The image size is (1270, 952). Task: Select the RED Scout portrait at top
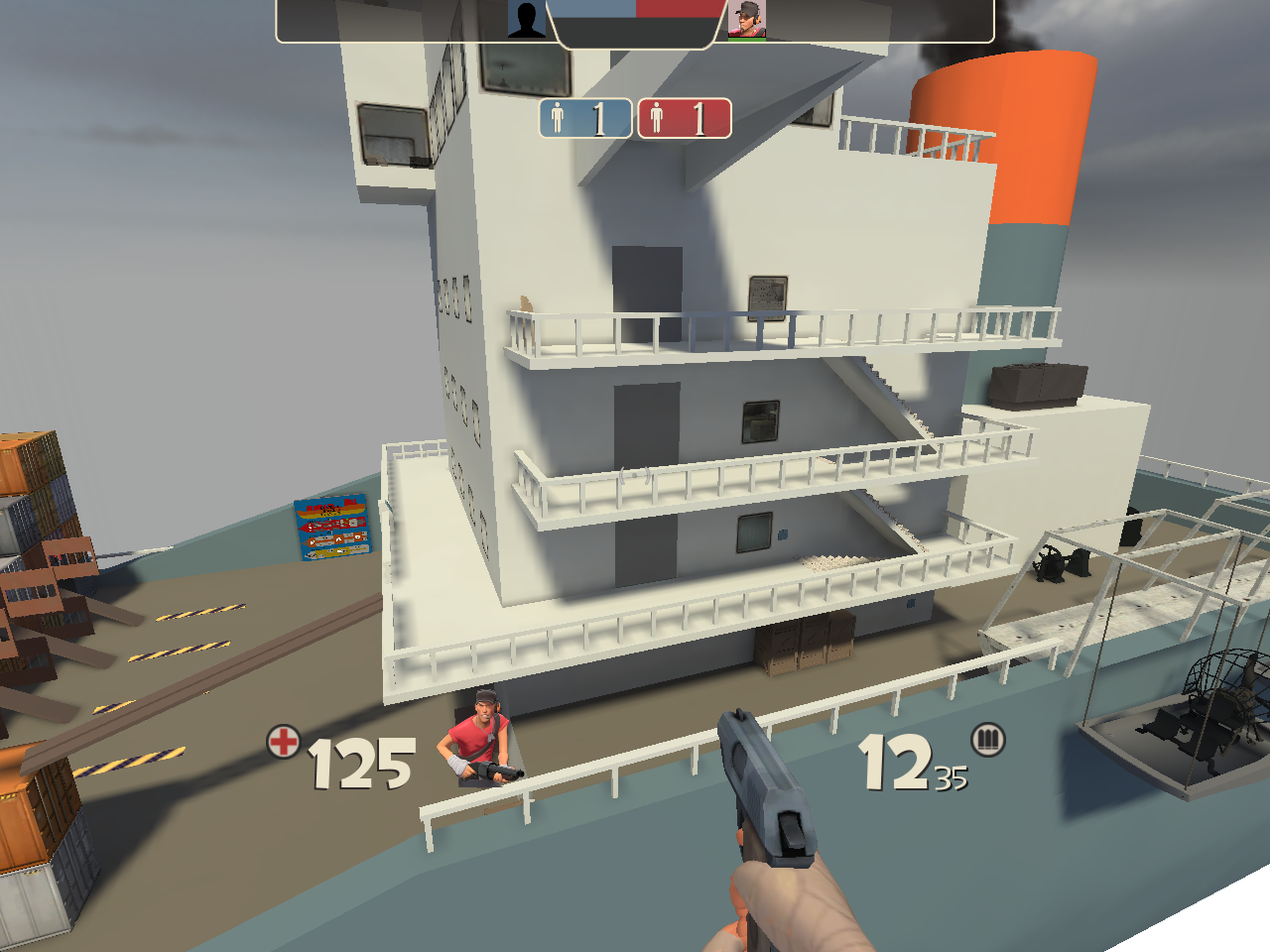pyautogui.click(x=746, y=19)
